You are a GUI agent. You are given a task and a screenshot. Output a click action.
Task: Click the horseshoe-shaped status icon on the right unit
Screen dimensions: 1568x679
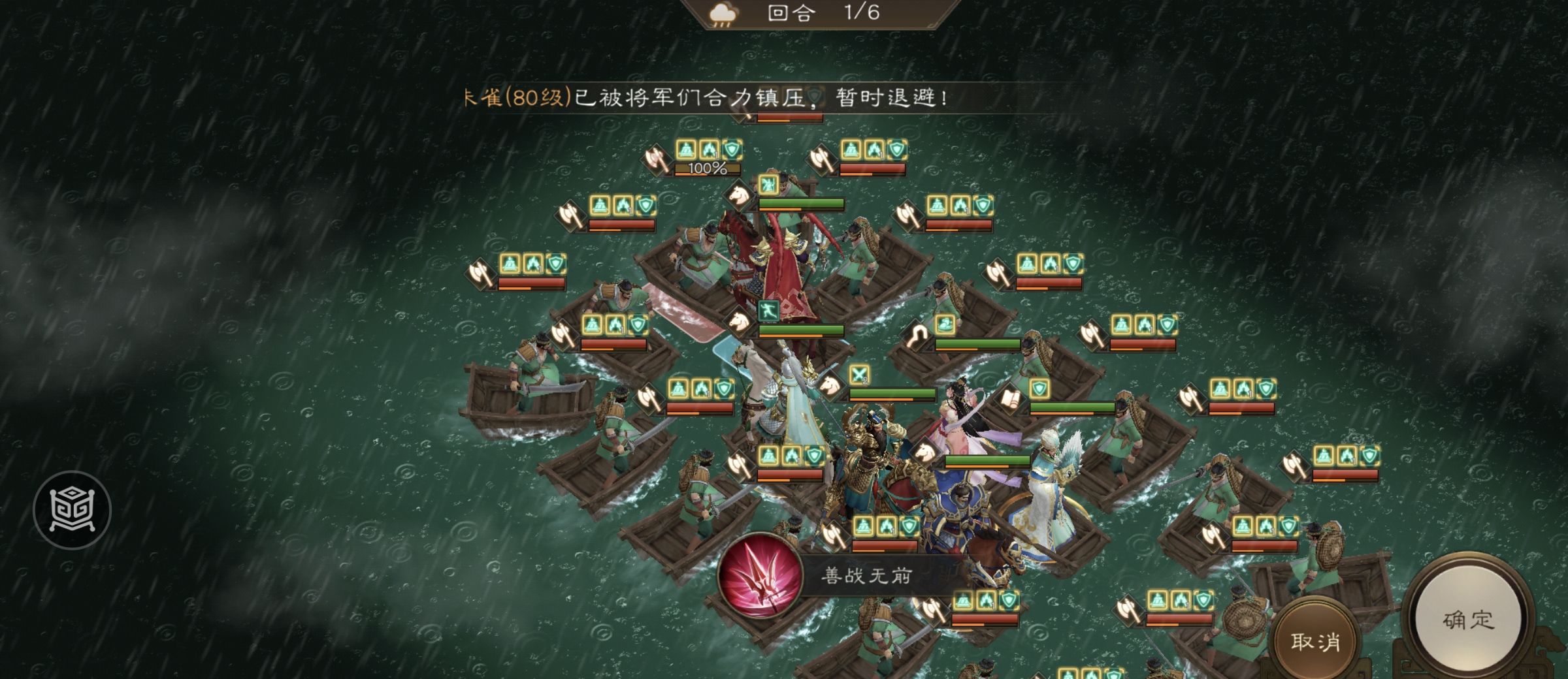tap(917, 334)
